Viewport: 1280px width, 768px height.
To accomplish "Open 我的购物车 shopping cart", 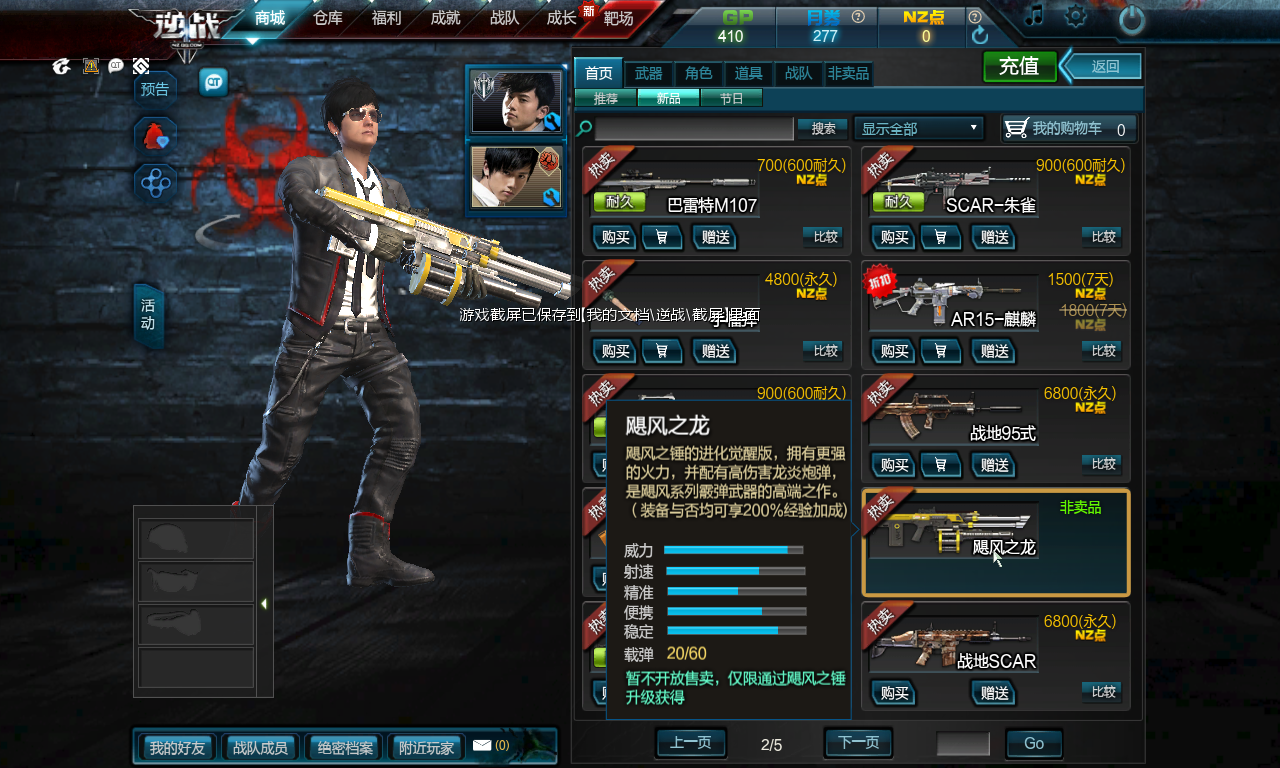I will coord(1068,129).
